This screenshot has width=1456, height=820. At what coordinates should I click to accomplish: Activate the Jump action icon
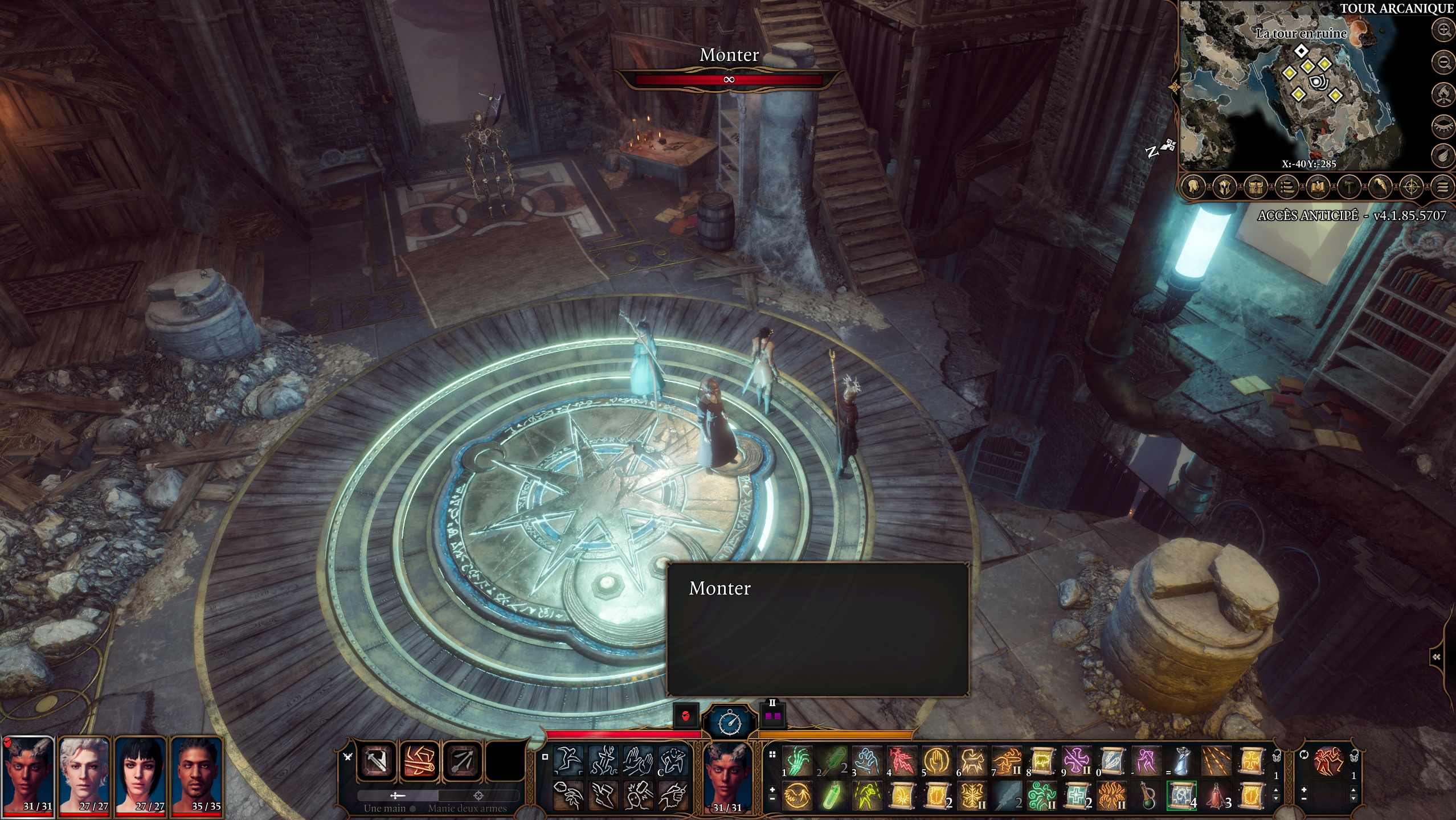click(569, 761)
